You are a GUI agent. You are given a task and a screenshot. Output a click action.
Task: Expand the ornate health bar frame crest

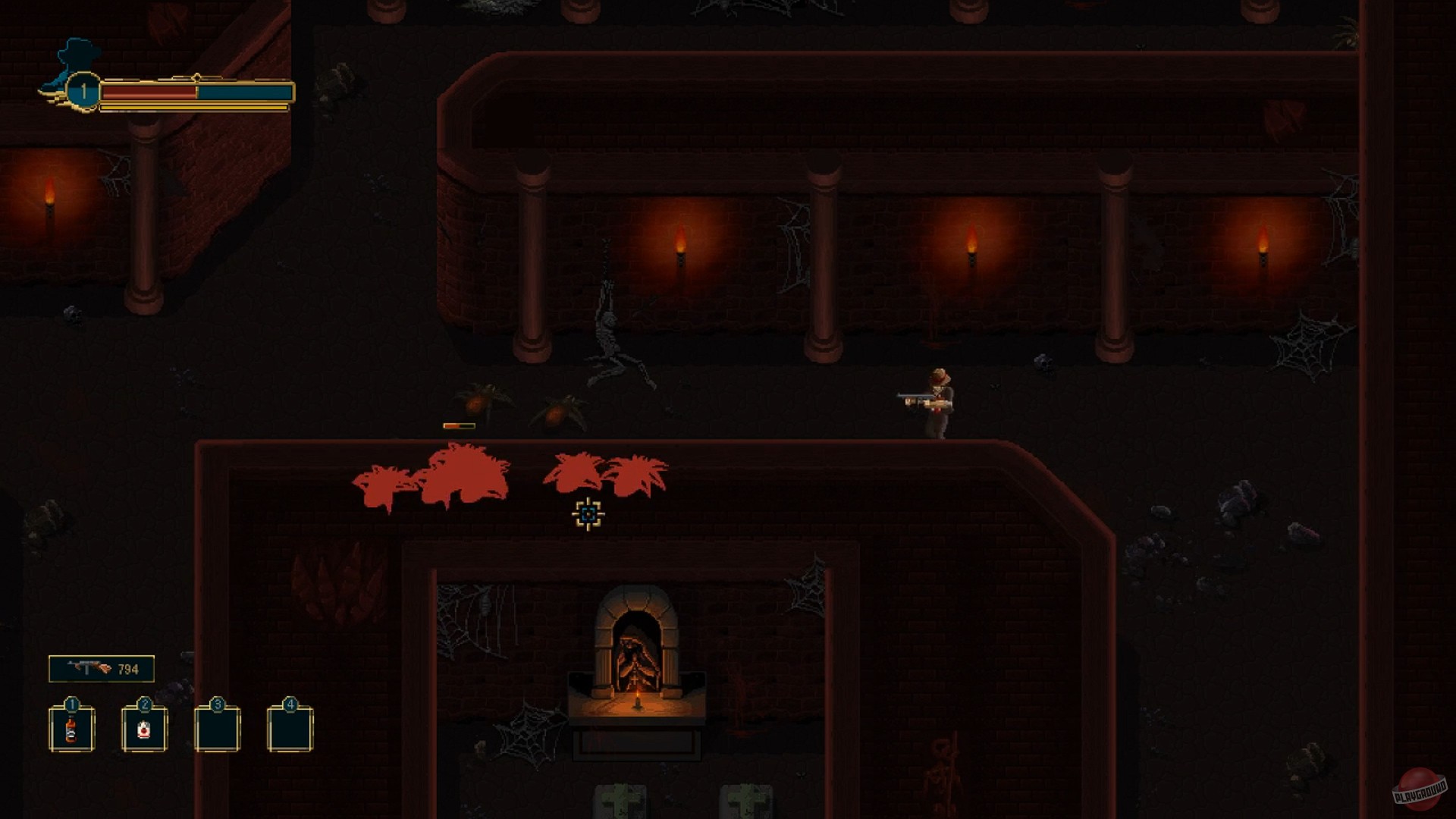pos(197,78)
